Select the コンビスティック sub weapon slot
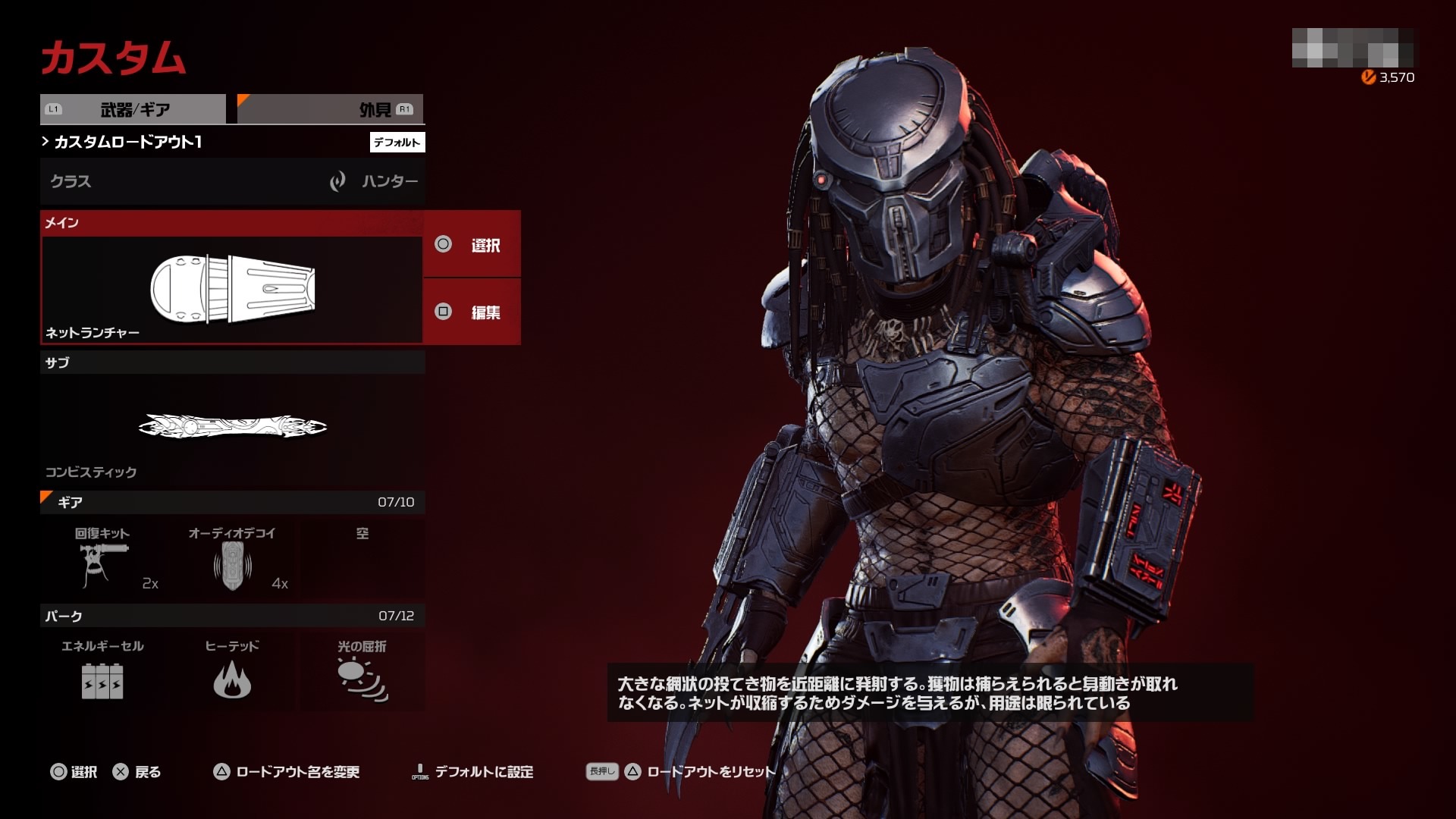Screen dimensions: 1456x819 coord(232,427)
